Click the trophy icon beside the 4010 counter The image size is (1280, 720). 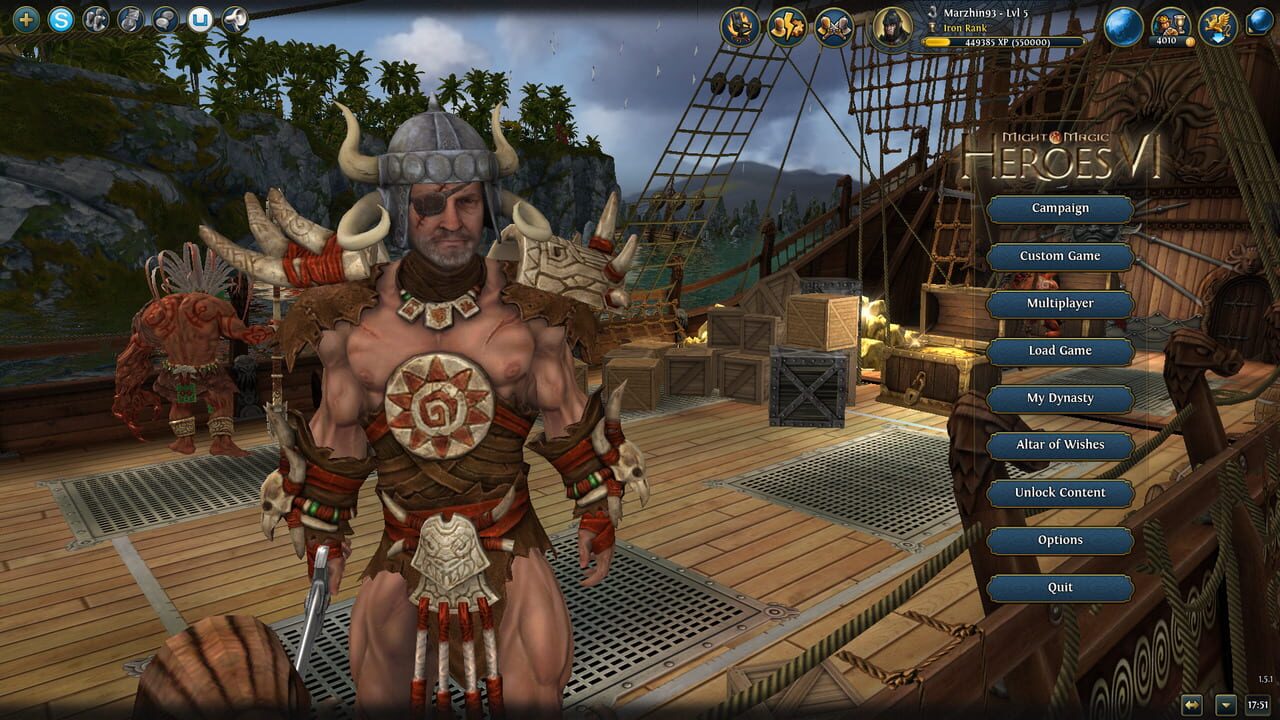tap(1174, 22)
